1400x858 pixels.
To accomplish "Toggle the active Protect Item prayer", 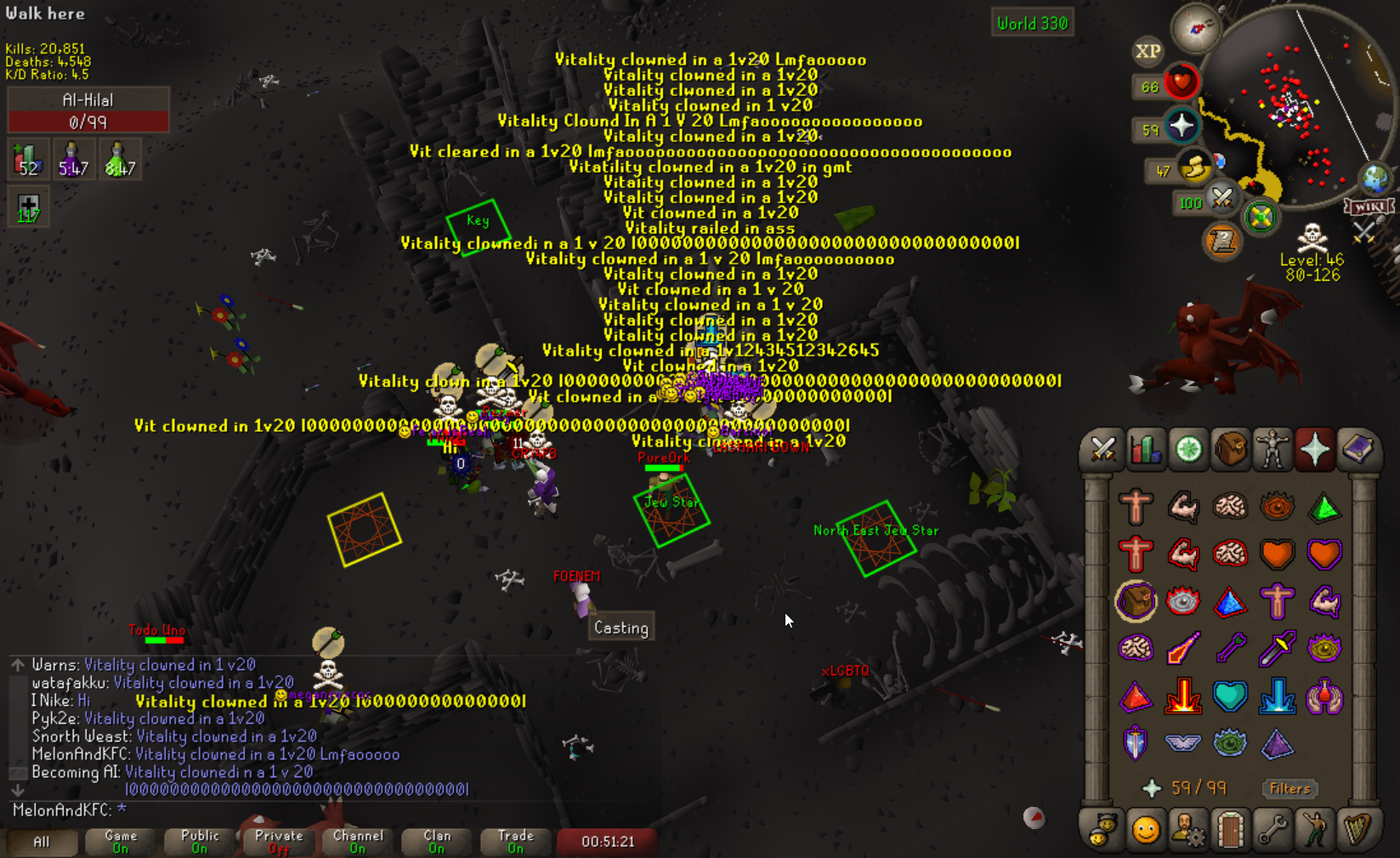I will coord(1136,602).
